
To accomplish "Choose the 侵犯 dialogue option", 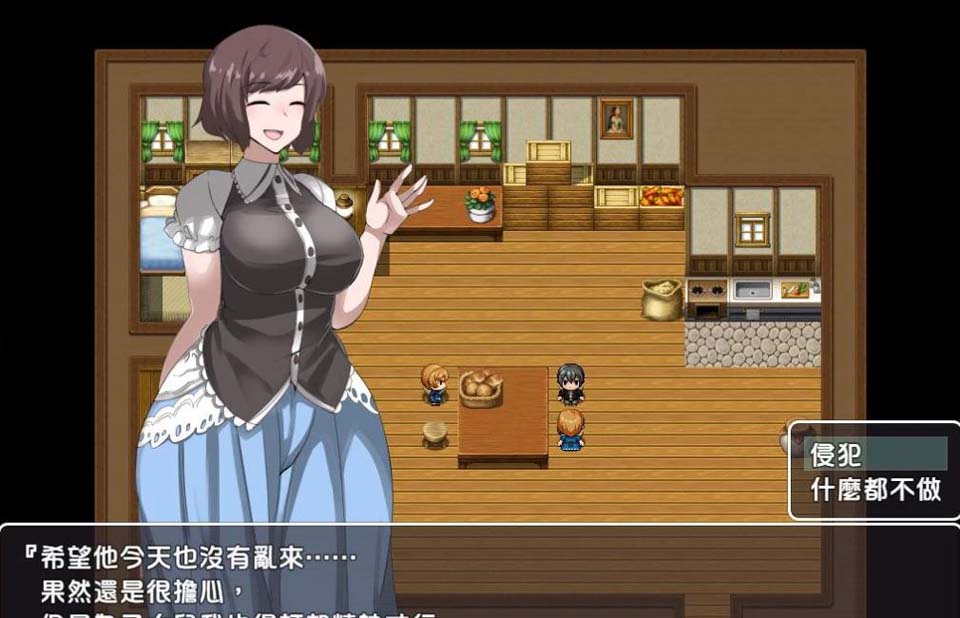I will 875,455.
